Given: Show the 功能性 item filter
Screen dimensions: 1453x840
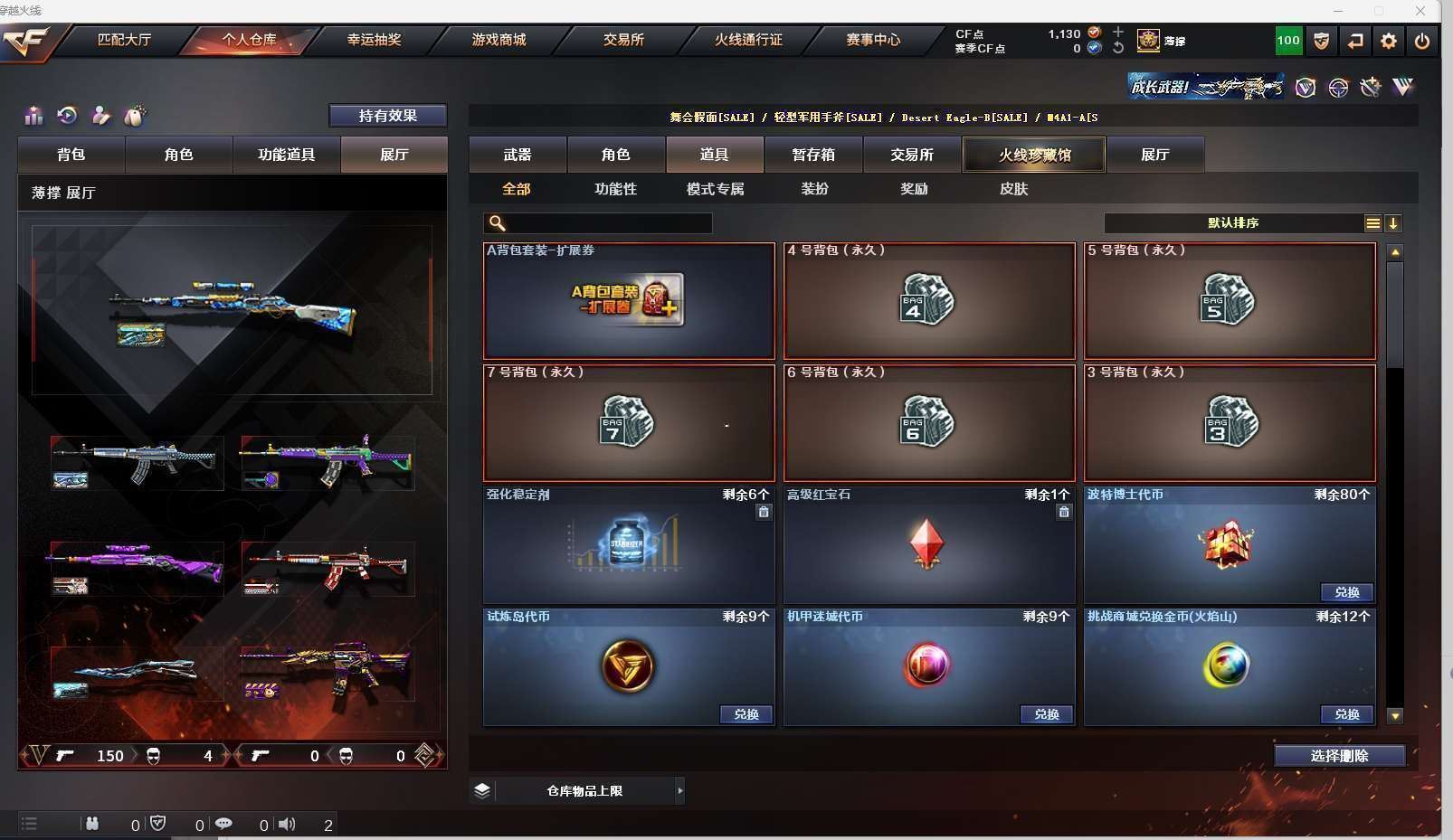Looking at the screenshot, I should tap(615, 189).
